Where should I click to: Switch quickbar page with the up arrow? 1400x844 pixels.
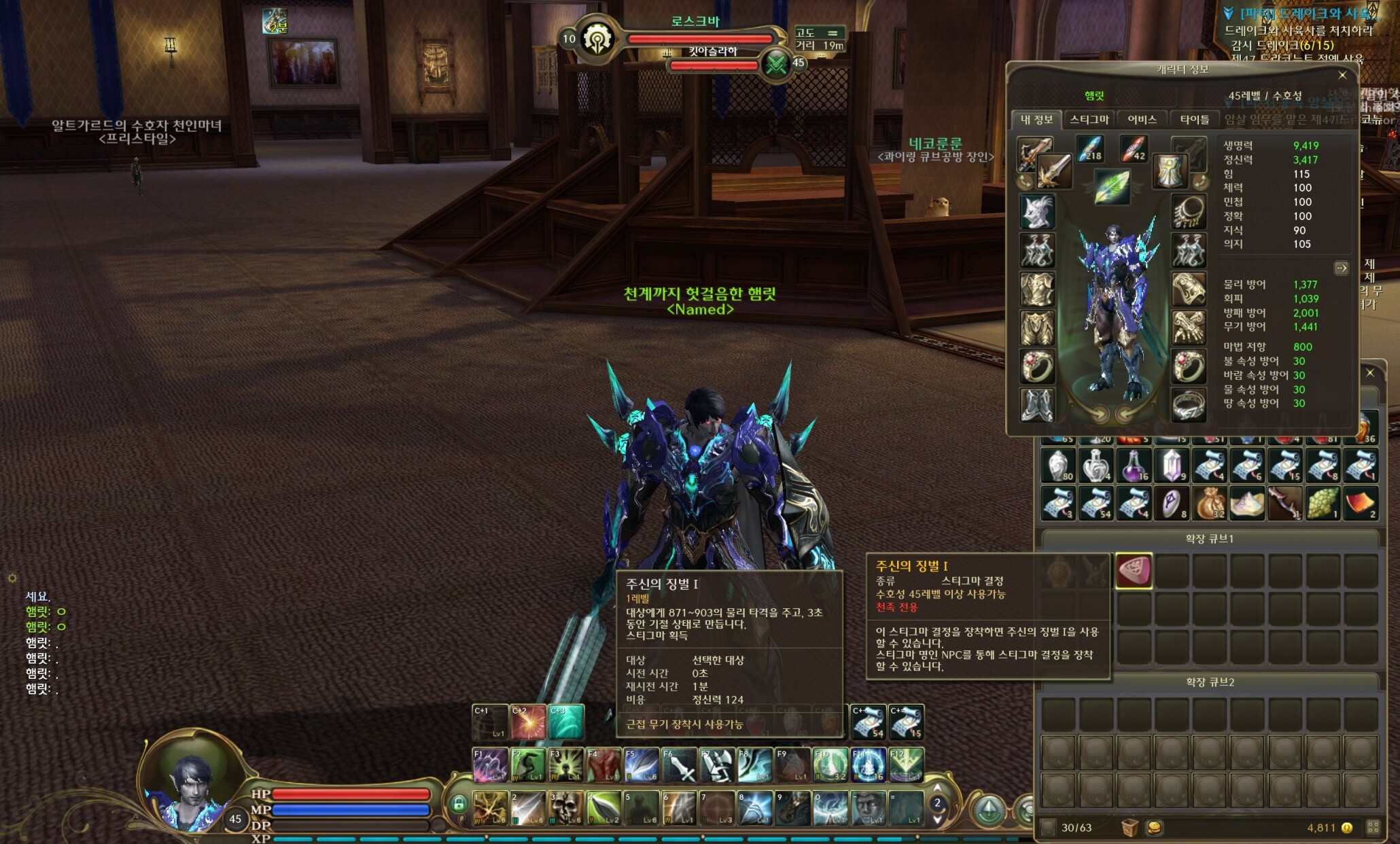tap(938, 788)
